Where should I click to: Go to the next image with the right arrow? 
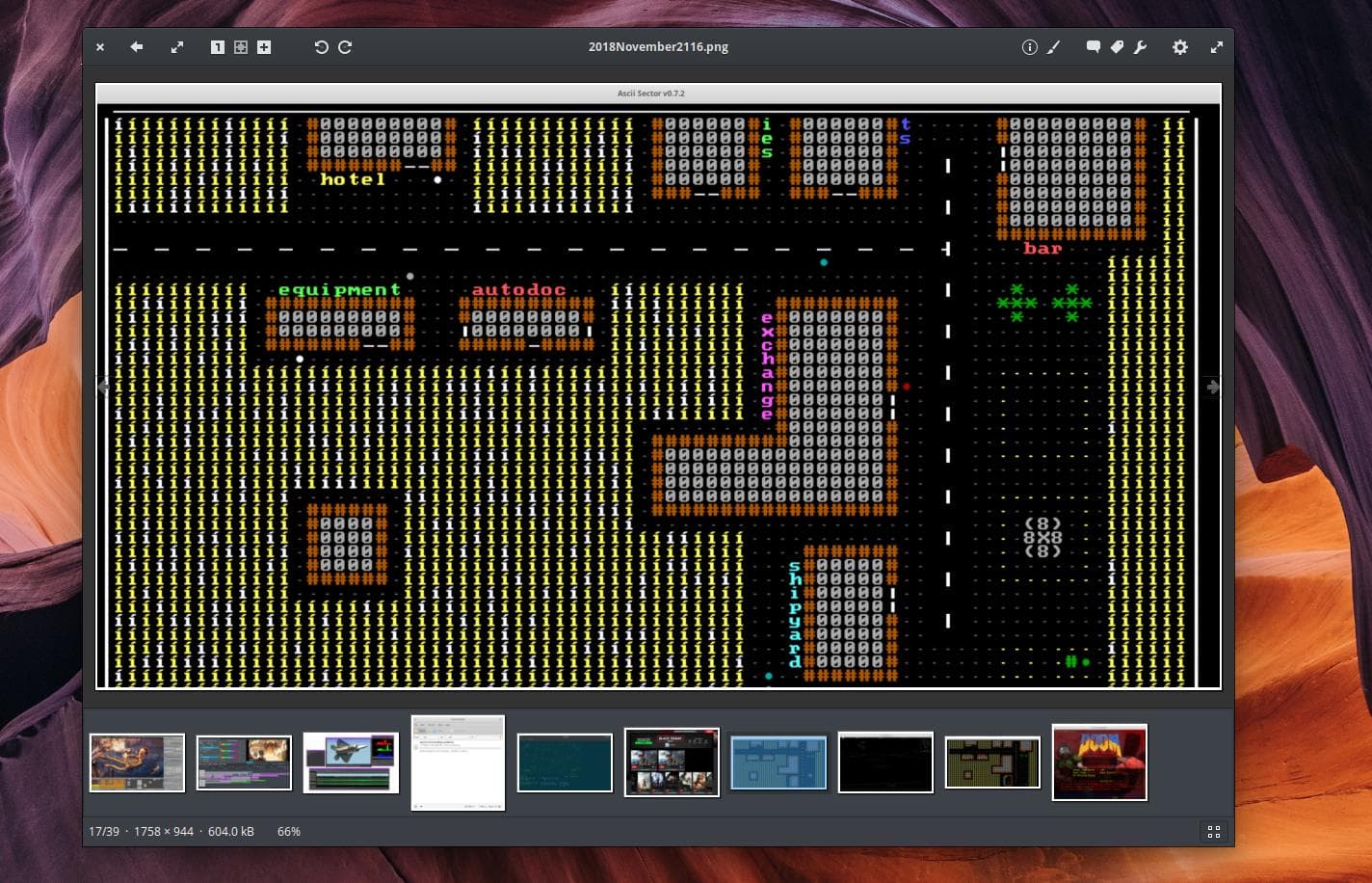click(x=1212, y=387)
